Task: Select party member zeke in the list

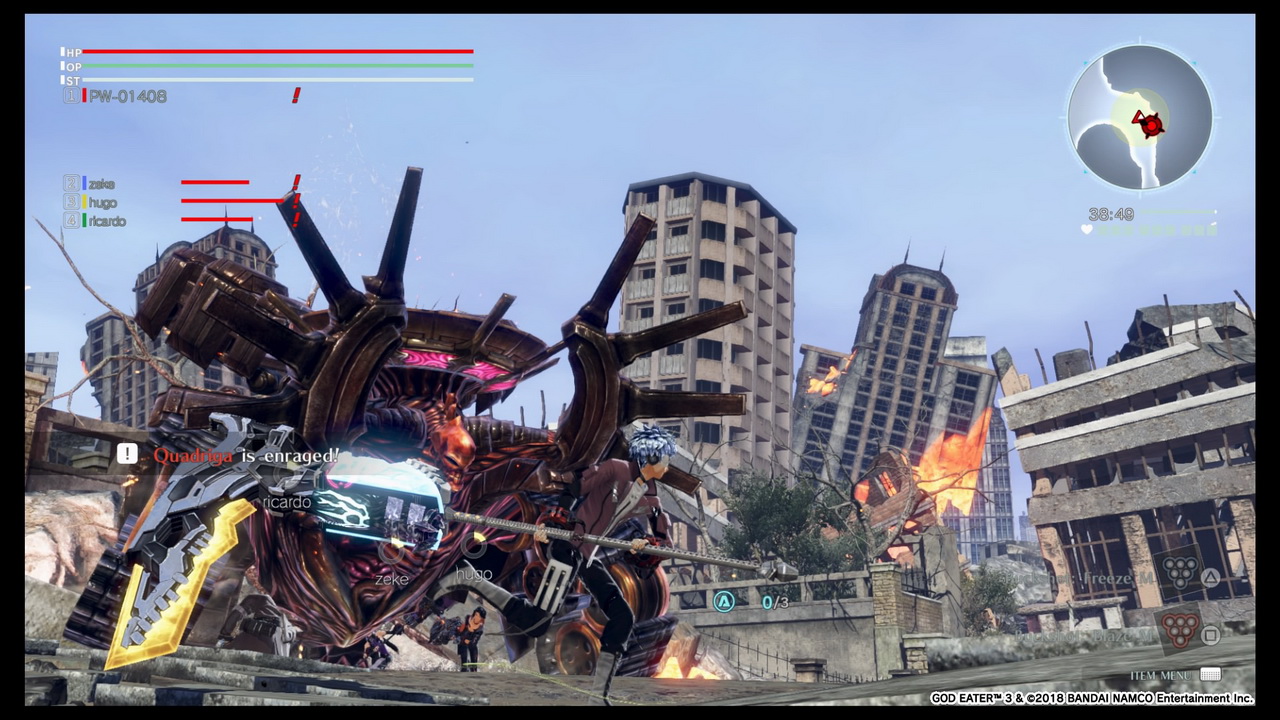Action: pyautogui.click(x=101, y=184)
